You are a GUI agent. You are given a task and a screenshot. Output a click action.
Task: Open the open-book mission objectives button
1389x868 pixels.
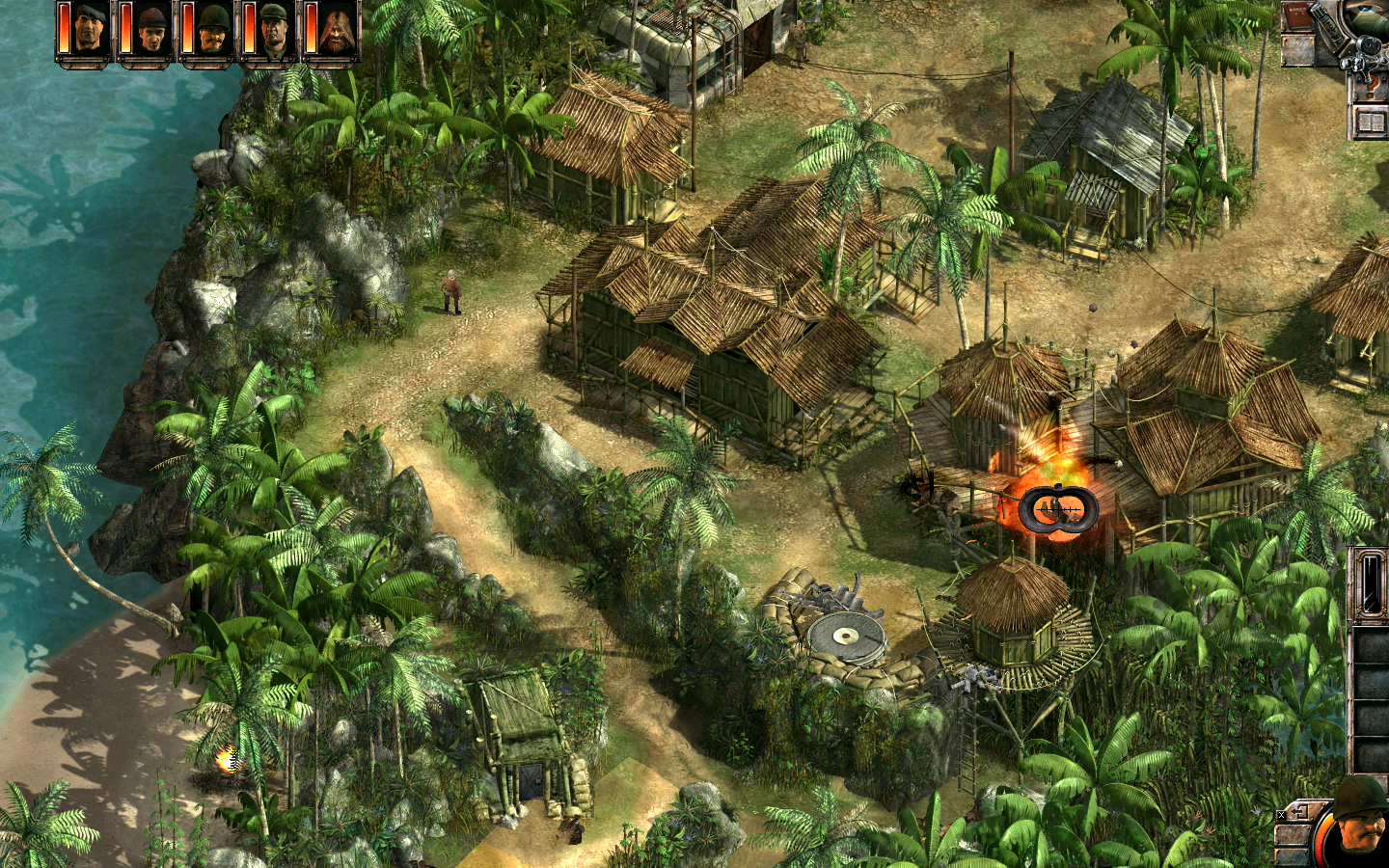[x=1371, y=122]
